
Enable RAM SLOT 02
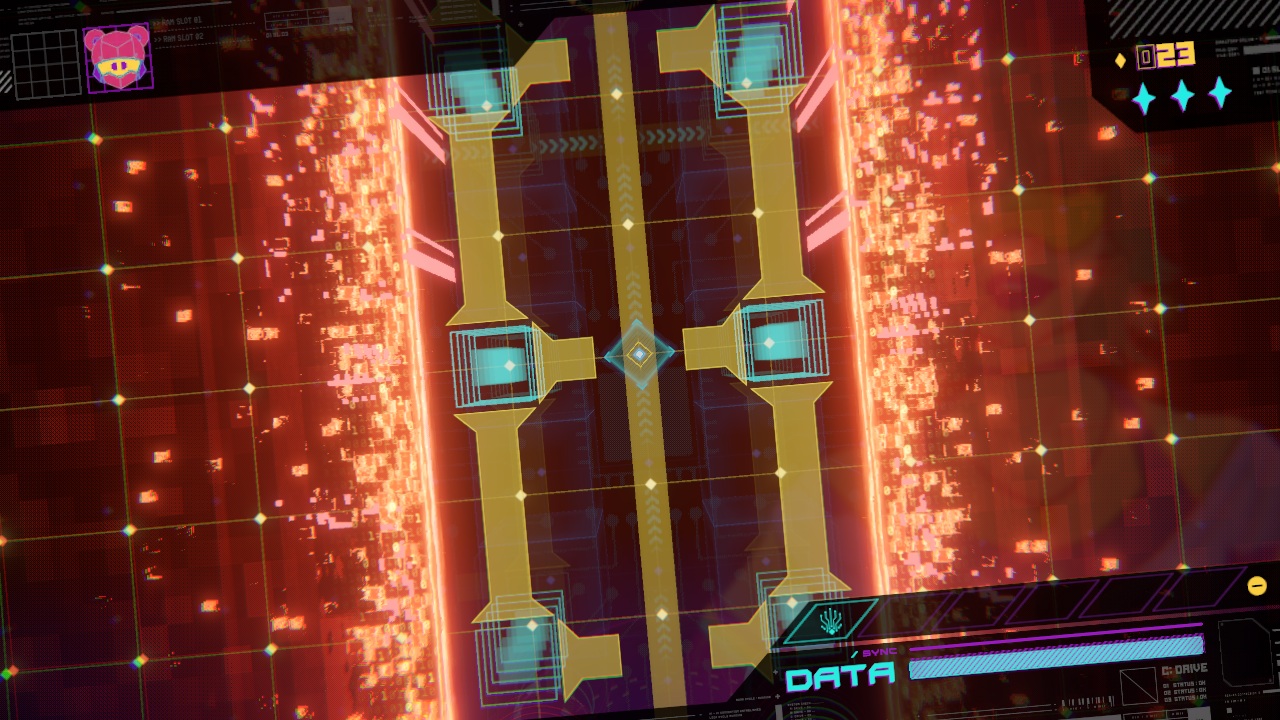pos(181,37)
